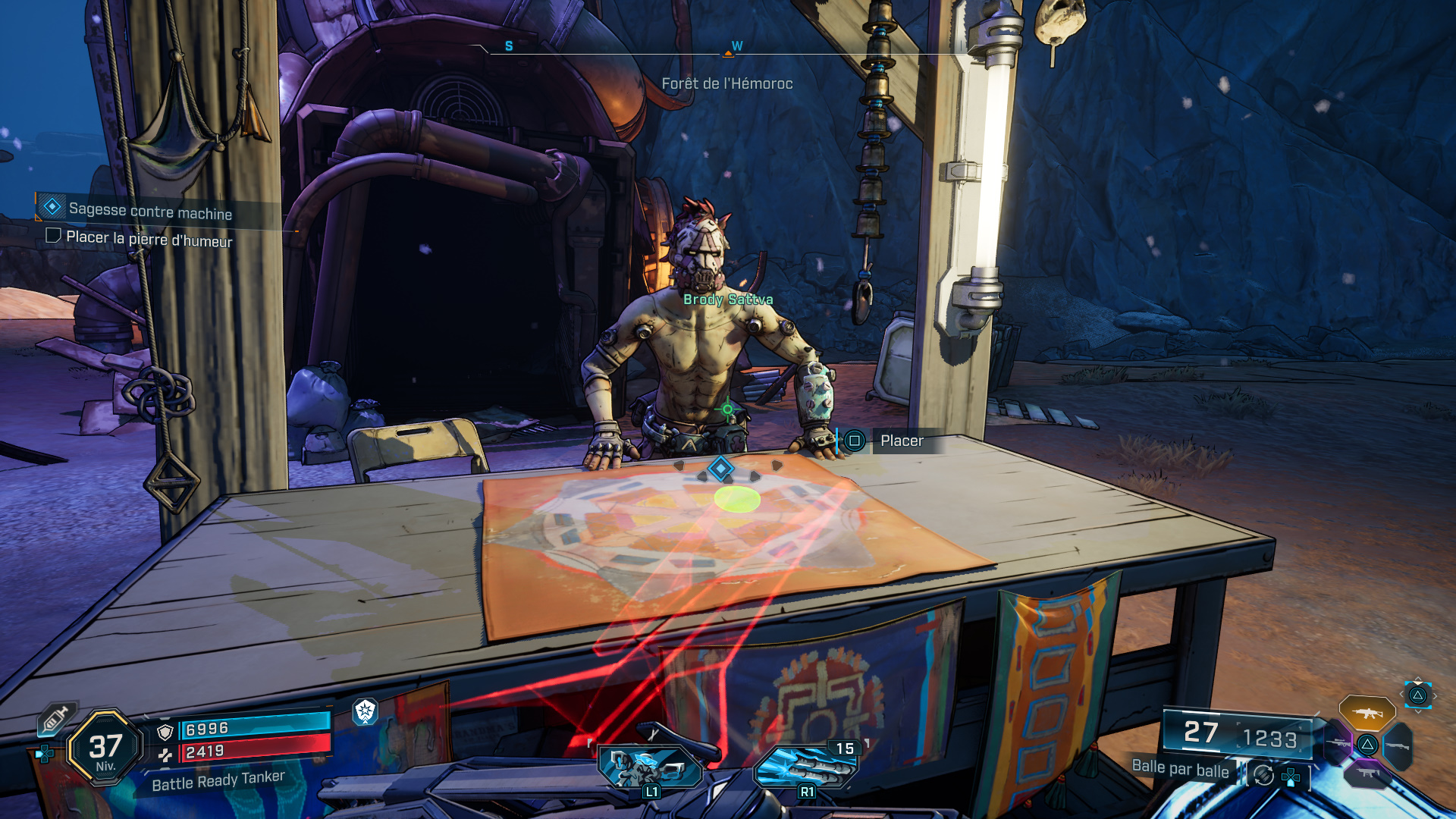The height and width of the screenshot is (819, 1456).
Task: Equip the purple submachine gun slot
Action: click(x=1367, y=773)
